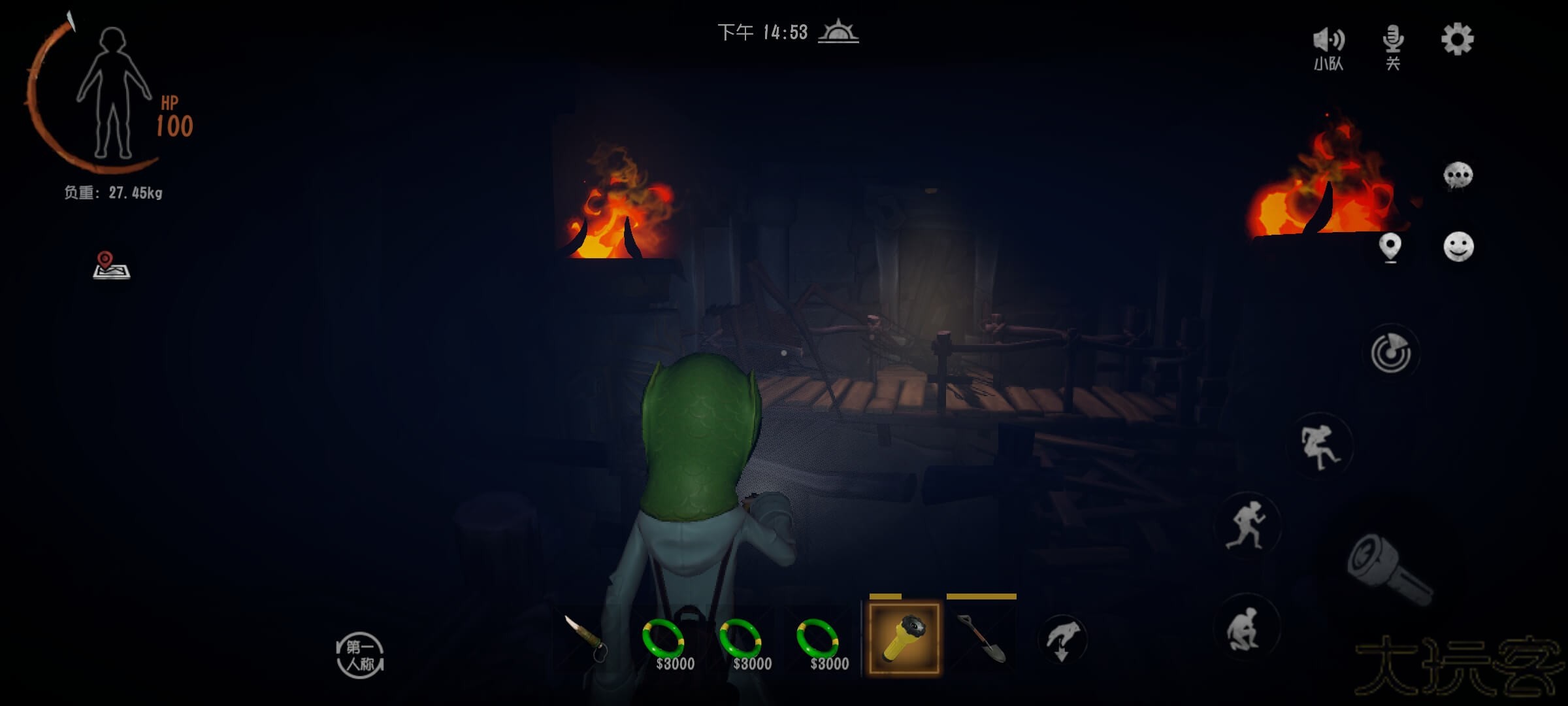Open the settings gear menu

(1457, 41)
